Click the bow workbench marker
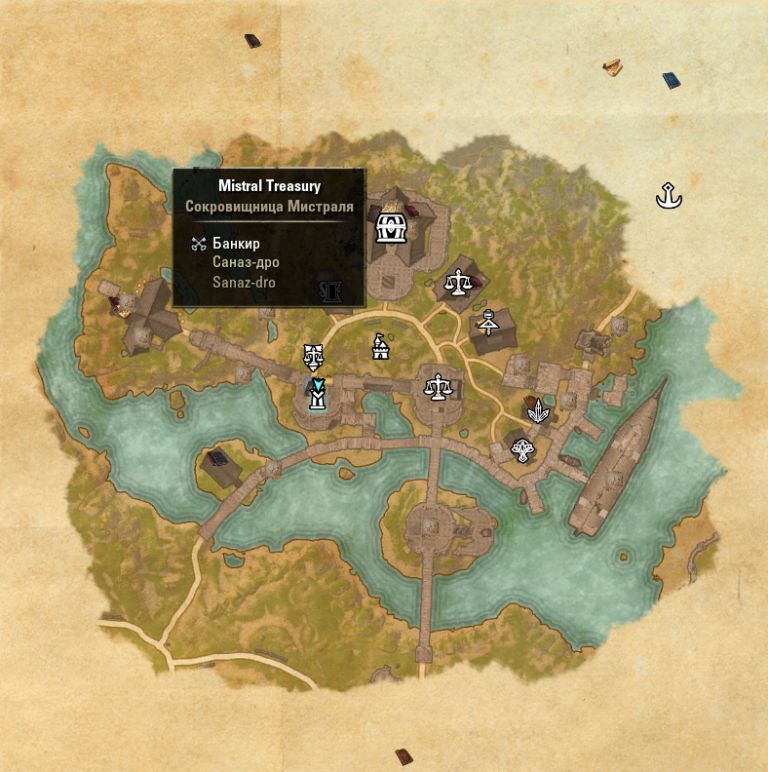This screenshot has width=768, height=772. 488,322
